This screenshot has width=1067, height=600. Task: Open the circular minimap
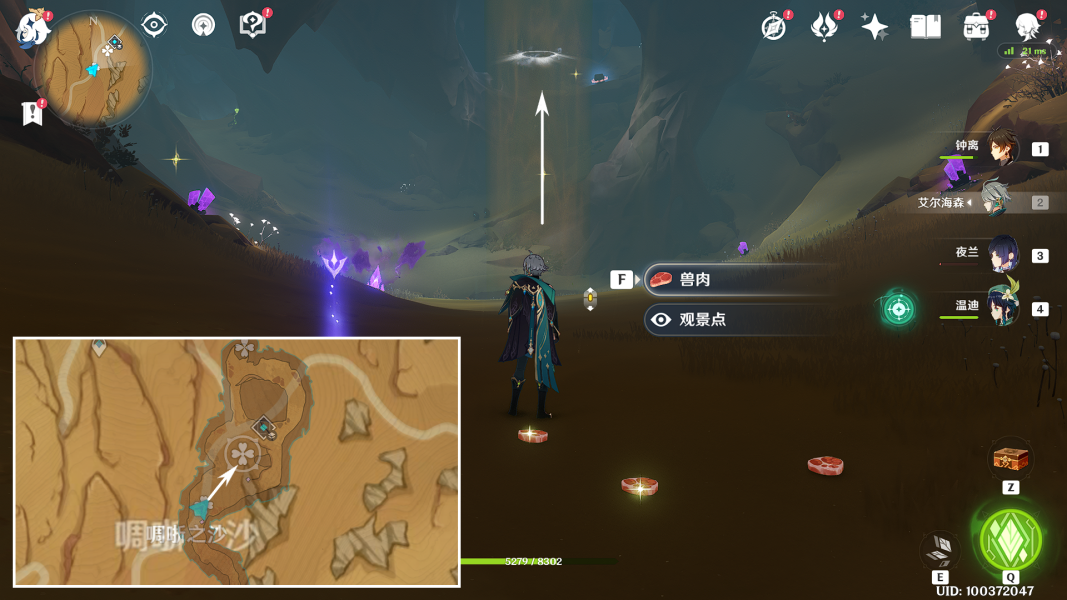(93, 68)
